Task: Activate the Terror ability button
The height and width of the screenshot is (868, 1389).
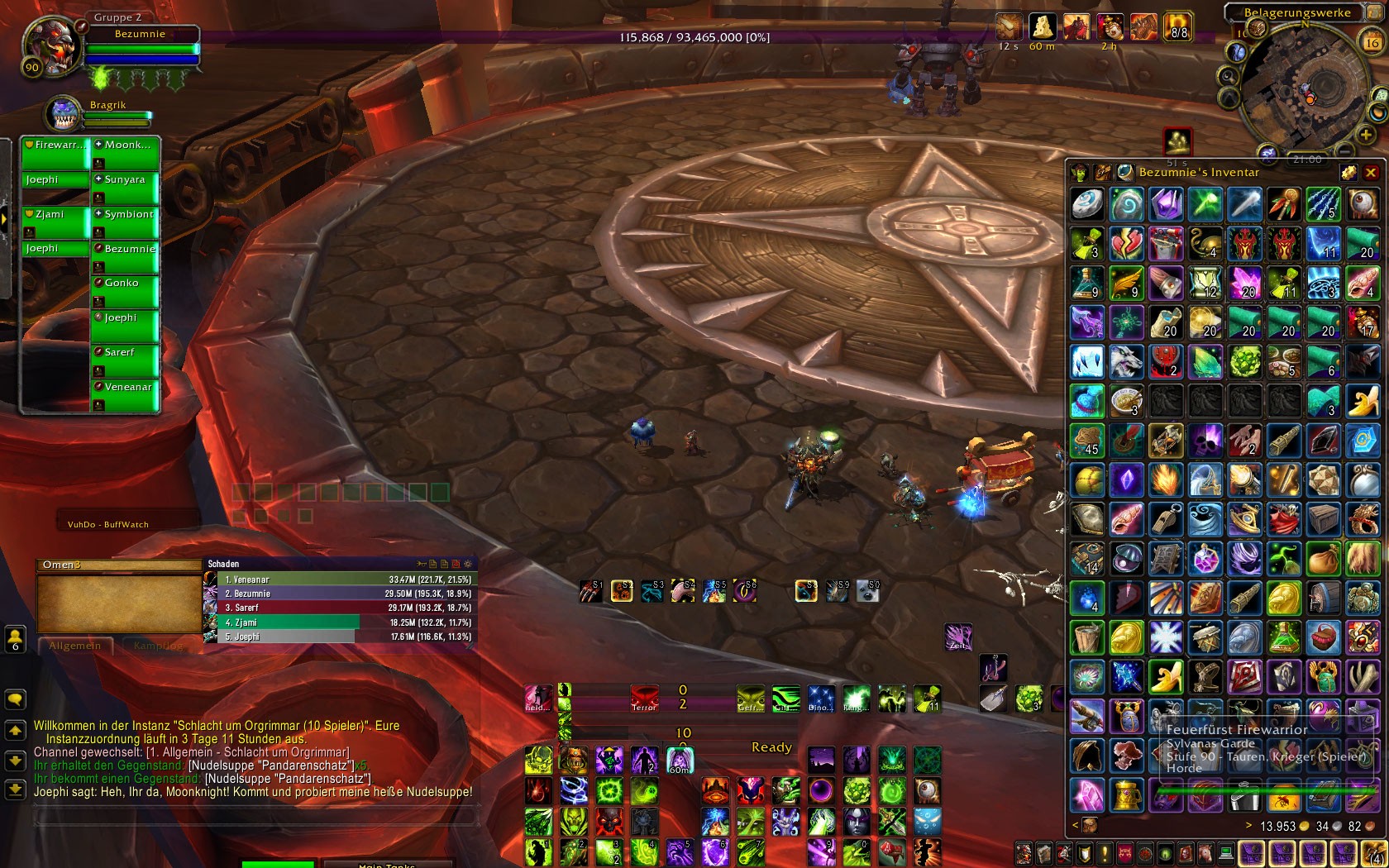Action: click(644, 698)
